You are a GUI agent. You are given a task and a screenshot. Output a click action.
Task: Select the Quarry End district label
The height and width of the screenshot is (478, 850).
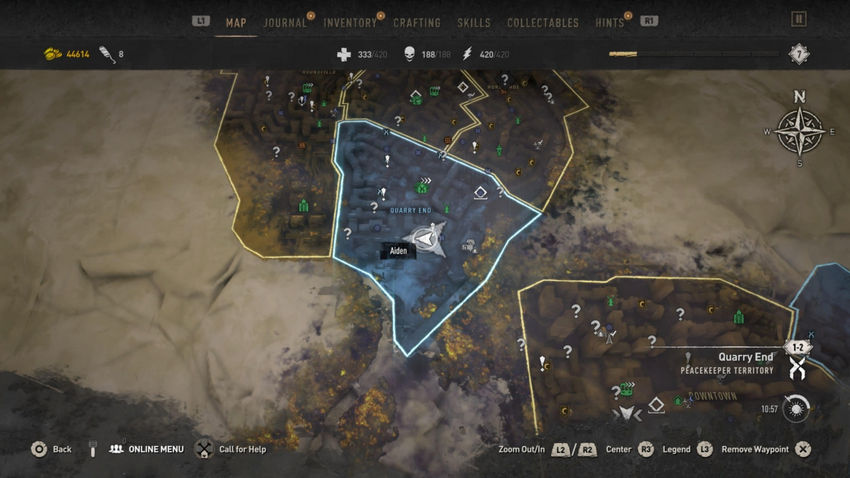coord(411,210)
